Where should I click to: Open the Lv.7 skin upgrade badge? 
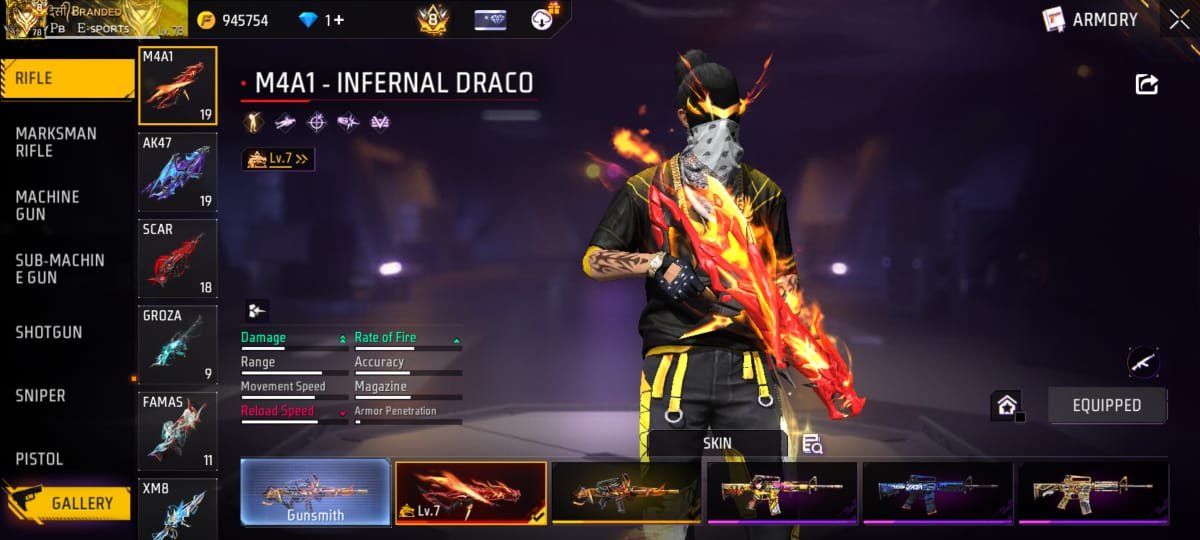[x=277, y=159]
